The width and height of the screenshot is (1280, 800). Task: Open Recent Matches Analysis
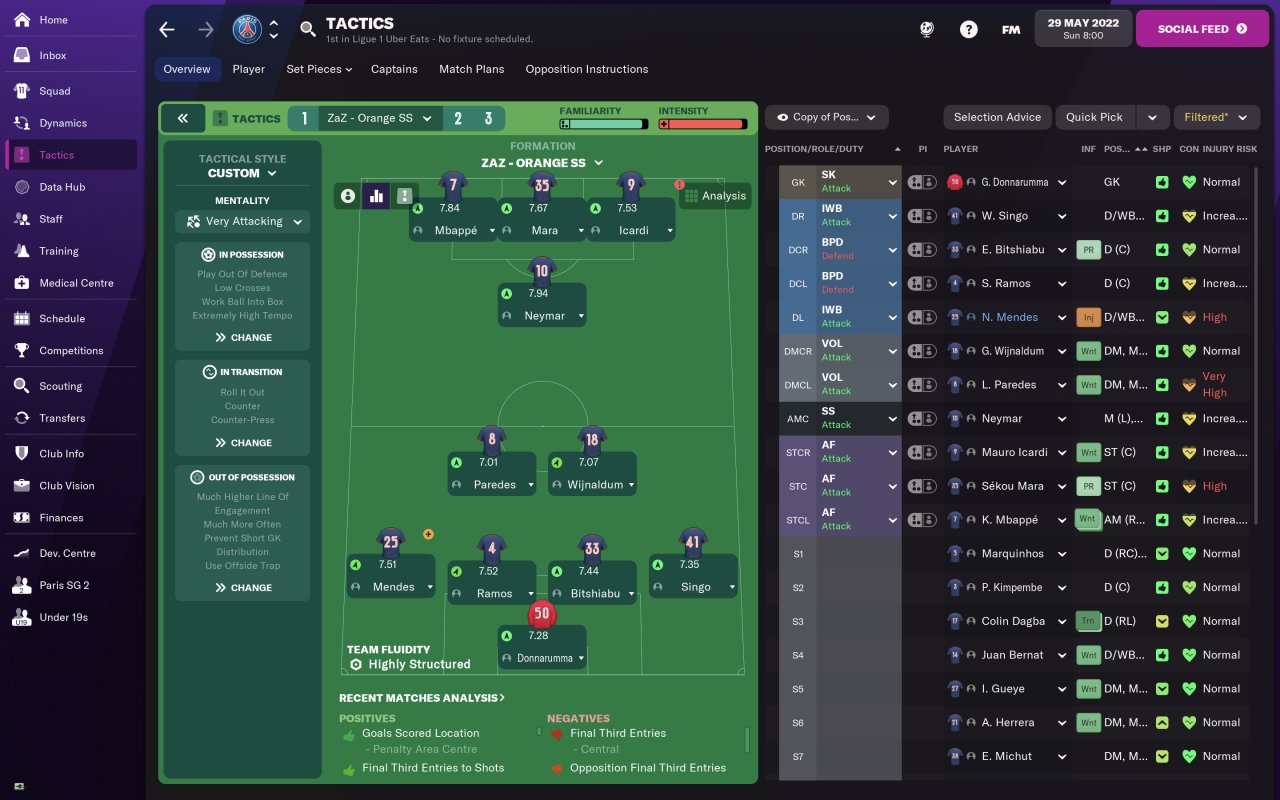(421, 698)
